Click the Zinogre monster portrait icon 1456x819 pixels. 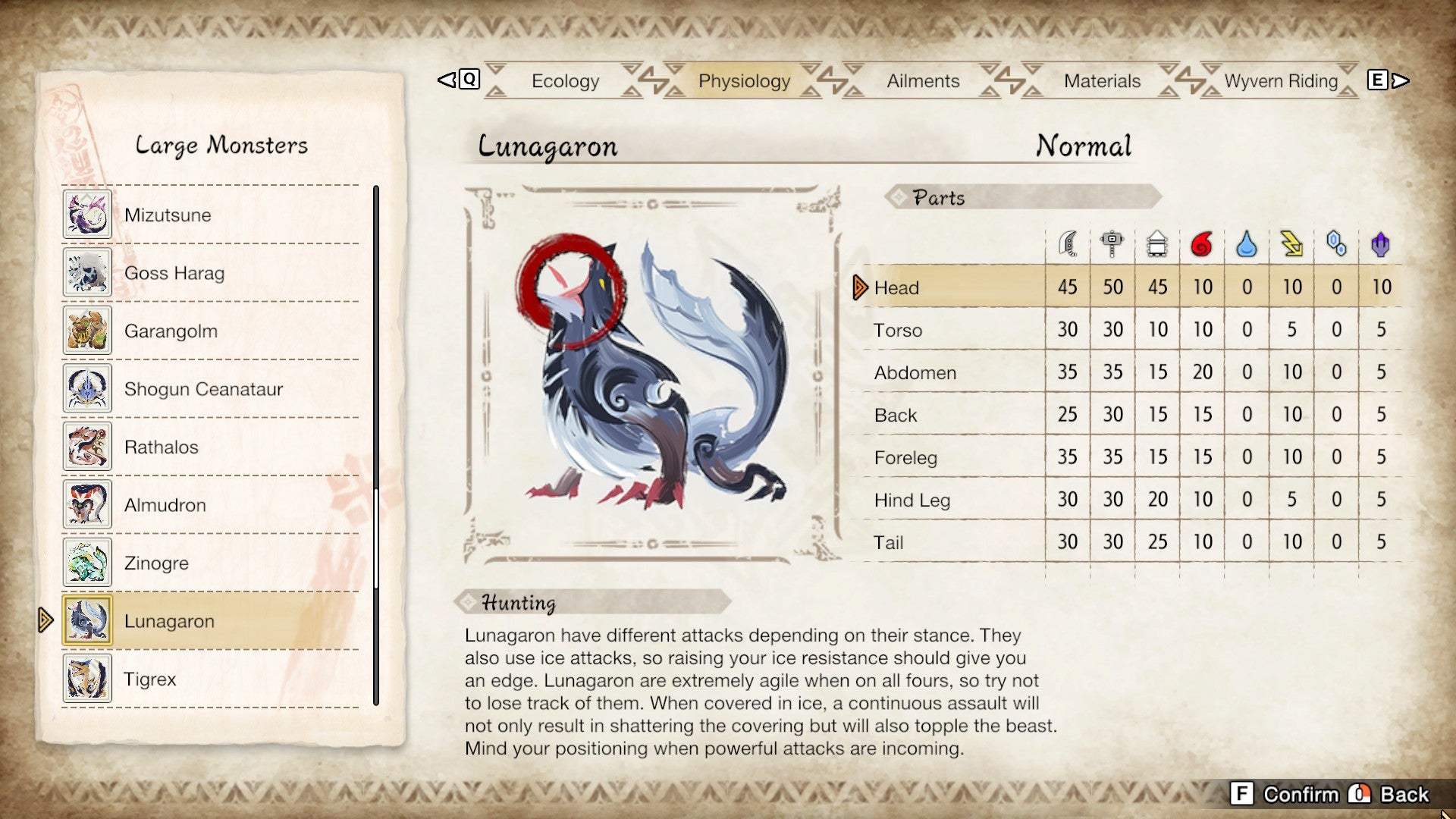[x=87, y=563]
